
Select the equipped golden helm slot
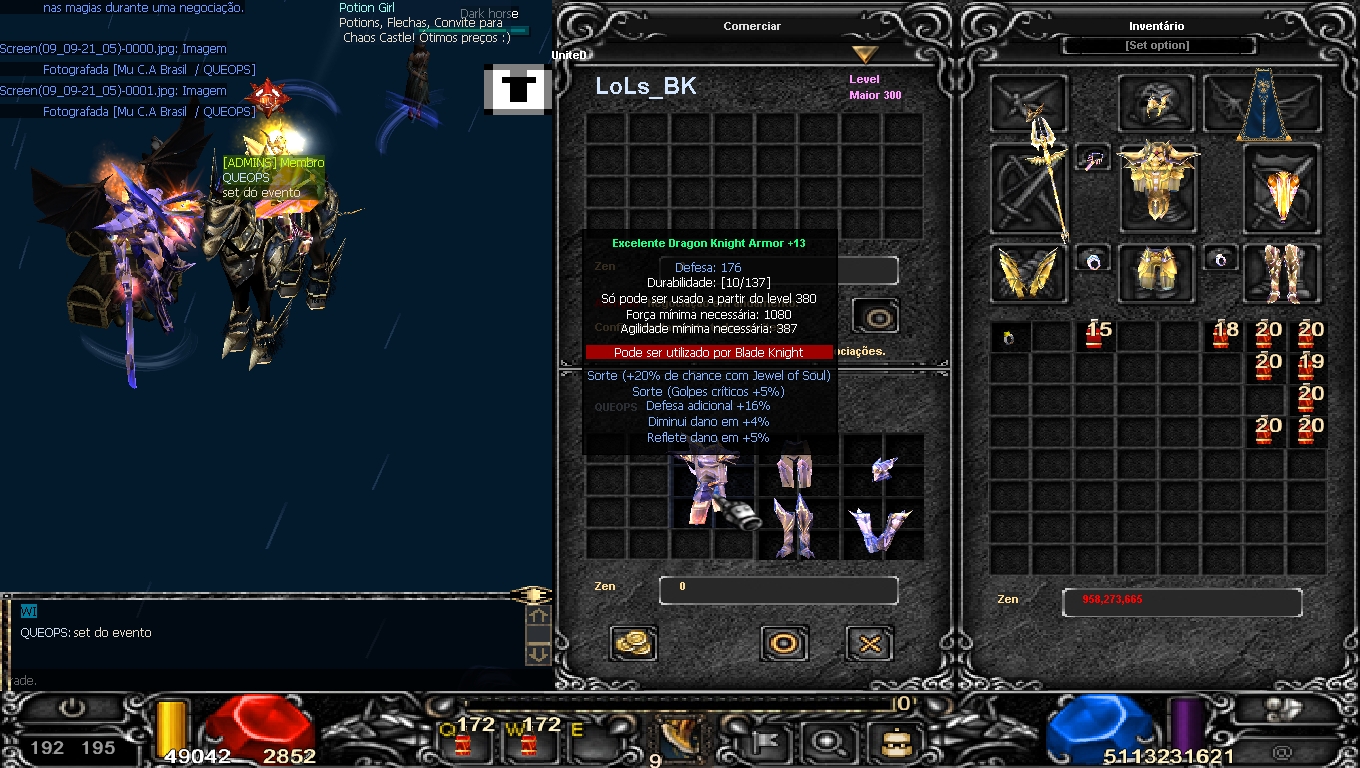click(1157, 103)
